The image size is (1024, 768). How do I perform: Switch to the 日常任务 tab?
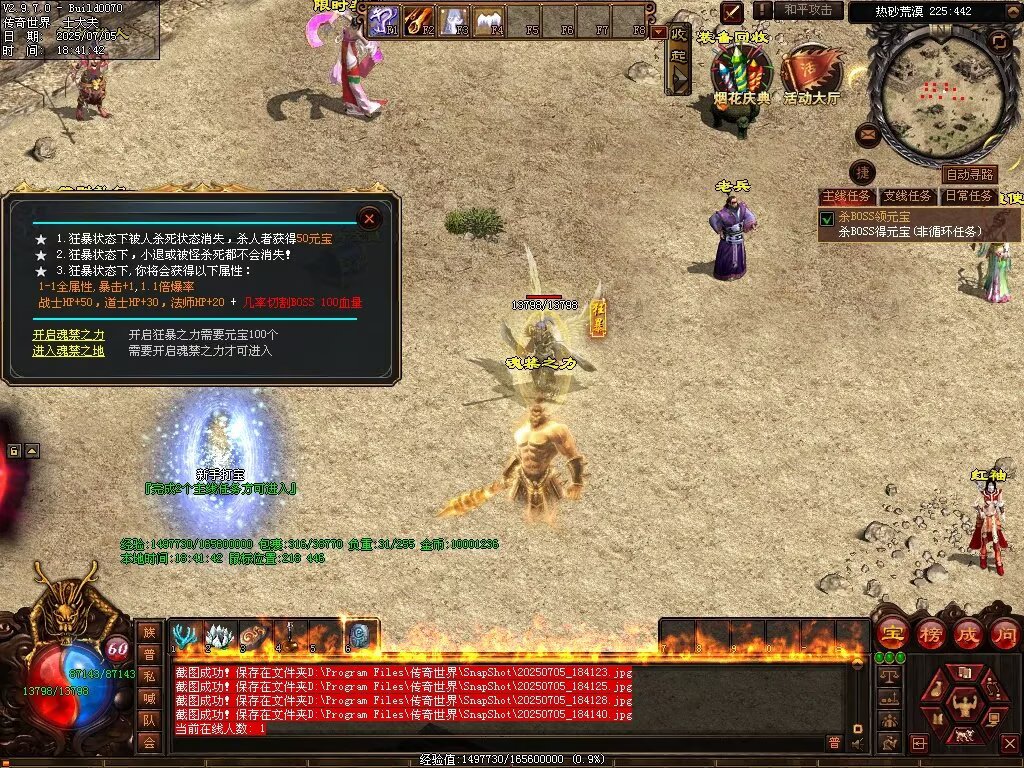[968, 196]
